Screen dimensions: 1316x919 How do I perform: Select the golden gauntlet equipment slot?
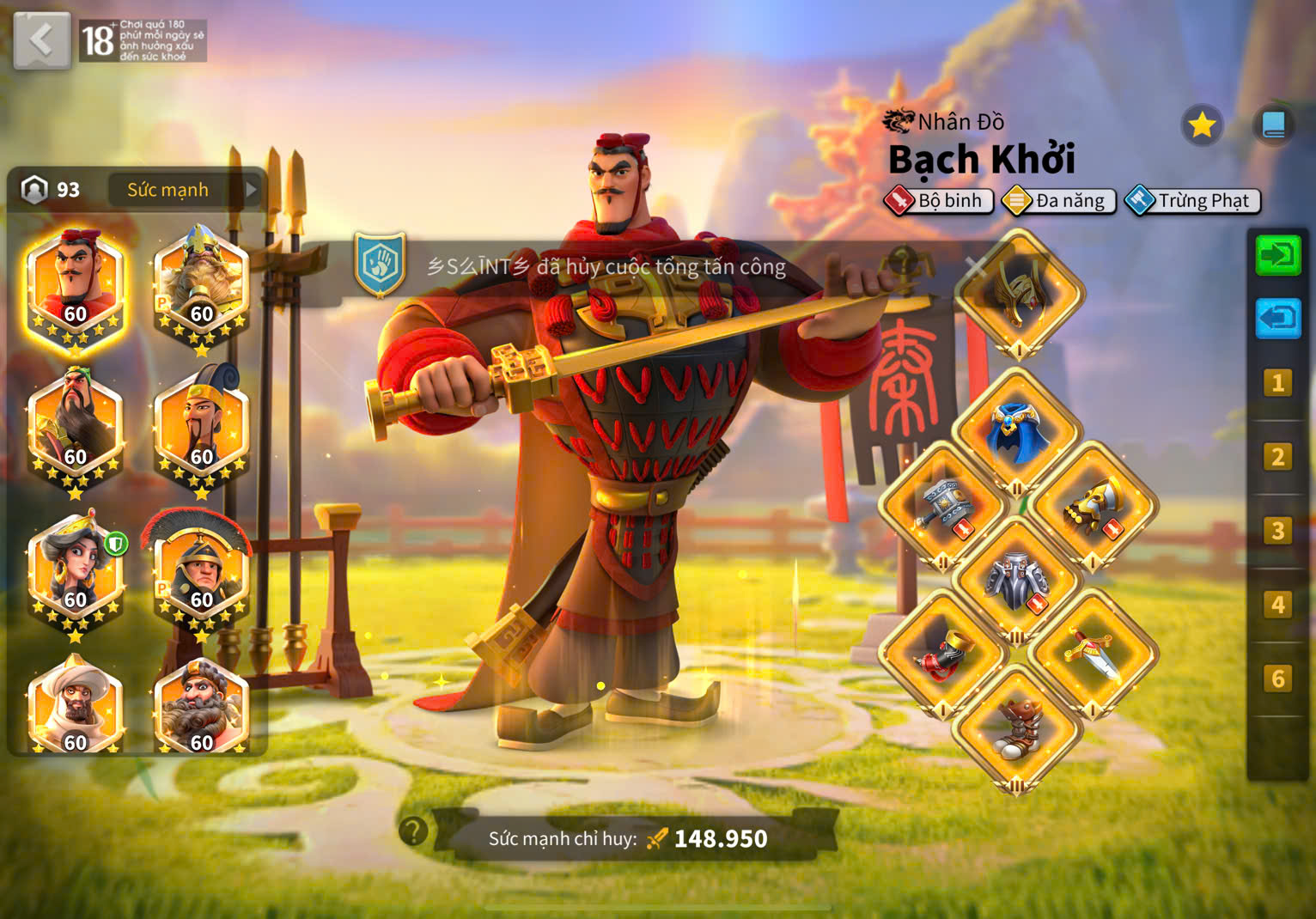[x=1093, y=508]
